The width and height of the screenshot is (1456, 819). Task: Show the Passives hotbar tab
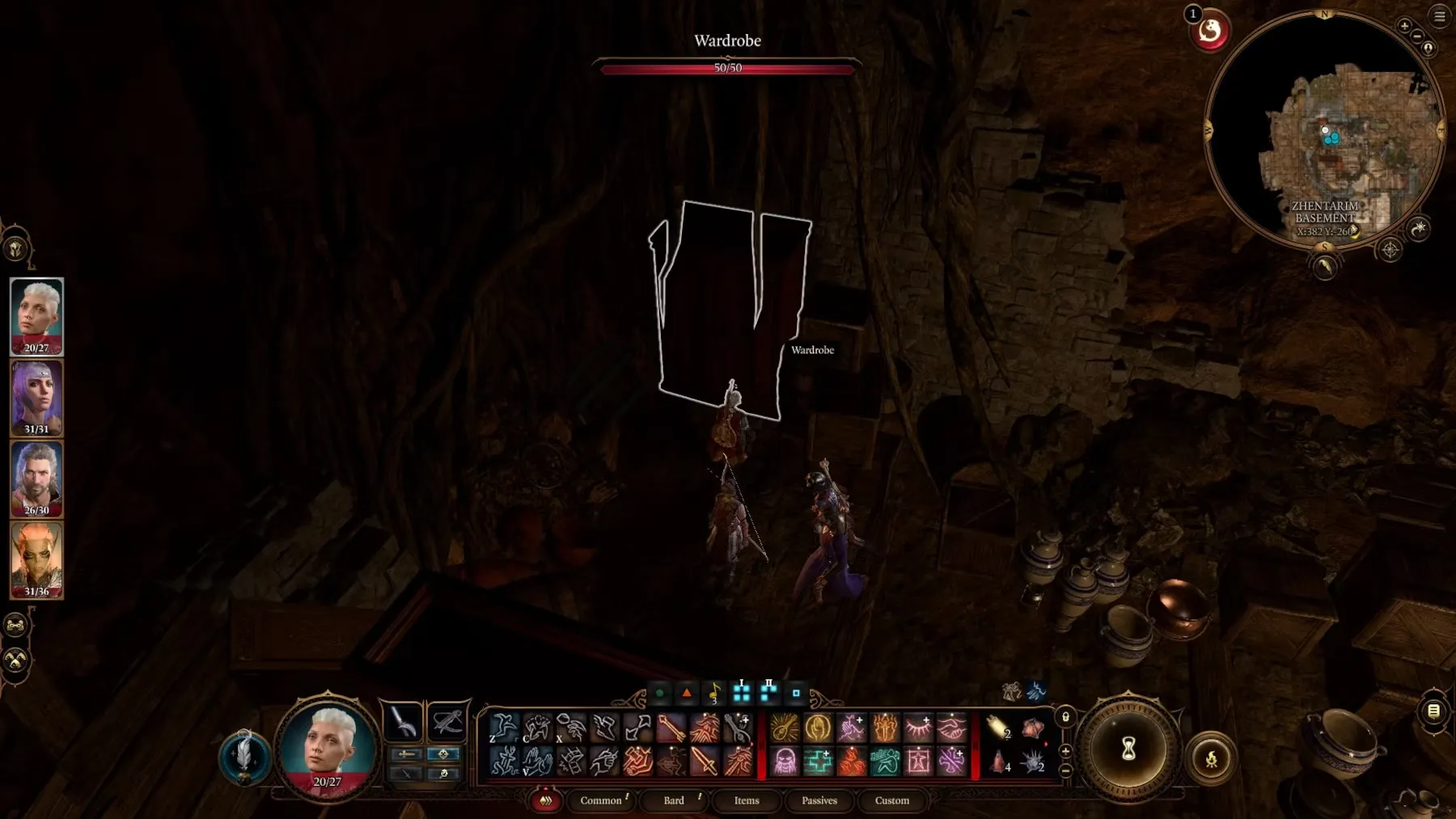(819, 800)
